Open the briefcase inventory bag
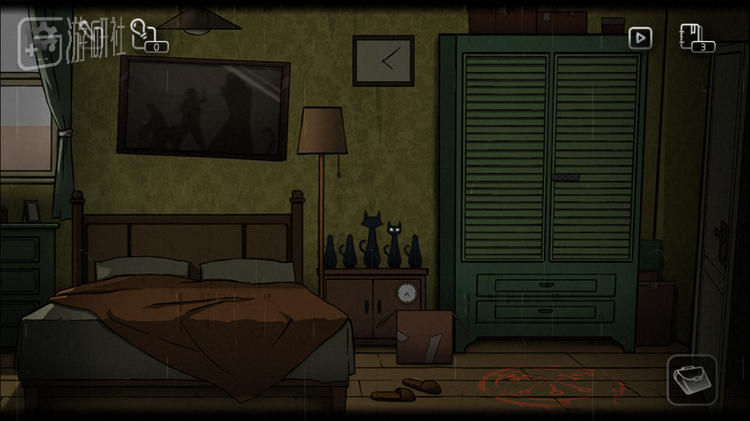This screenshot has height=421, width=750. tap(692, 379)
